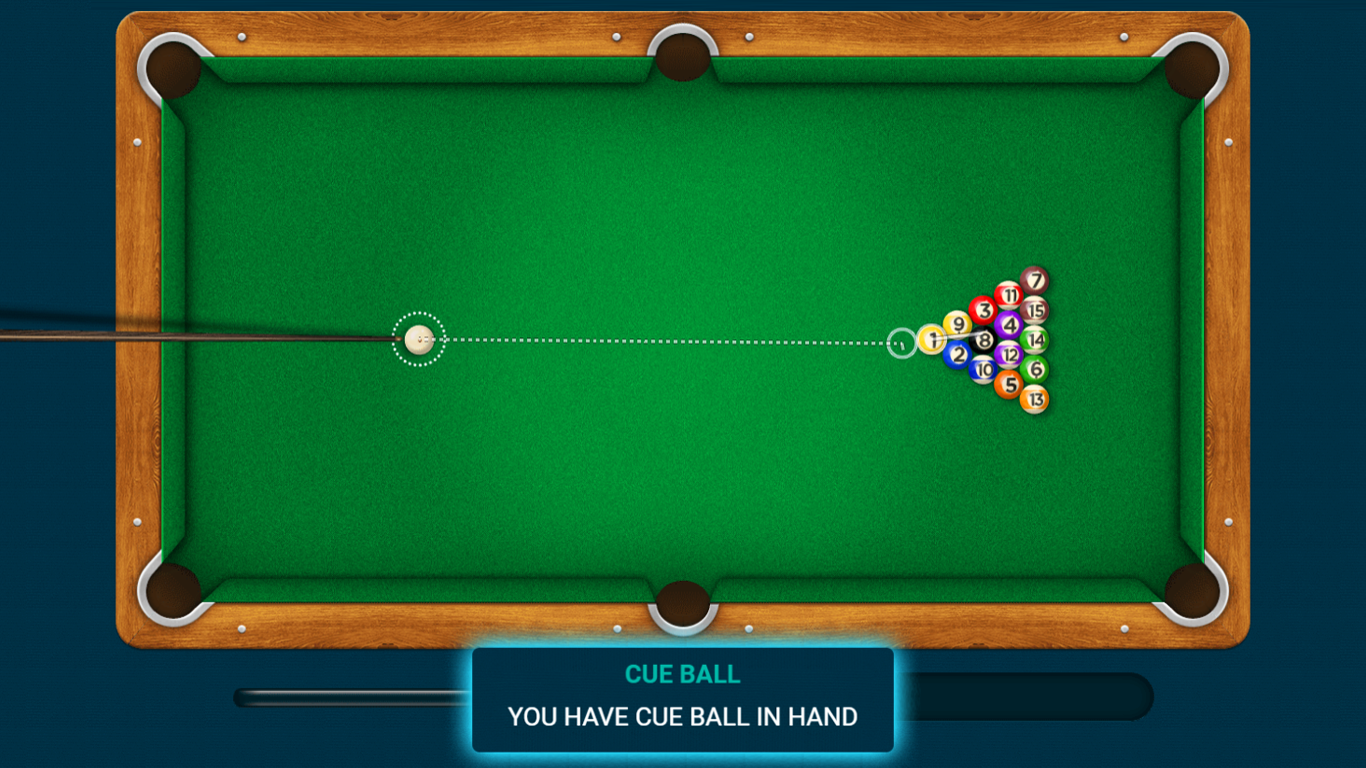Dismiss the CUE BALL notification
Image resolution: width=1366 pixels, height=768 pixels.
tap(683, 700)
